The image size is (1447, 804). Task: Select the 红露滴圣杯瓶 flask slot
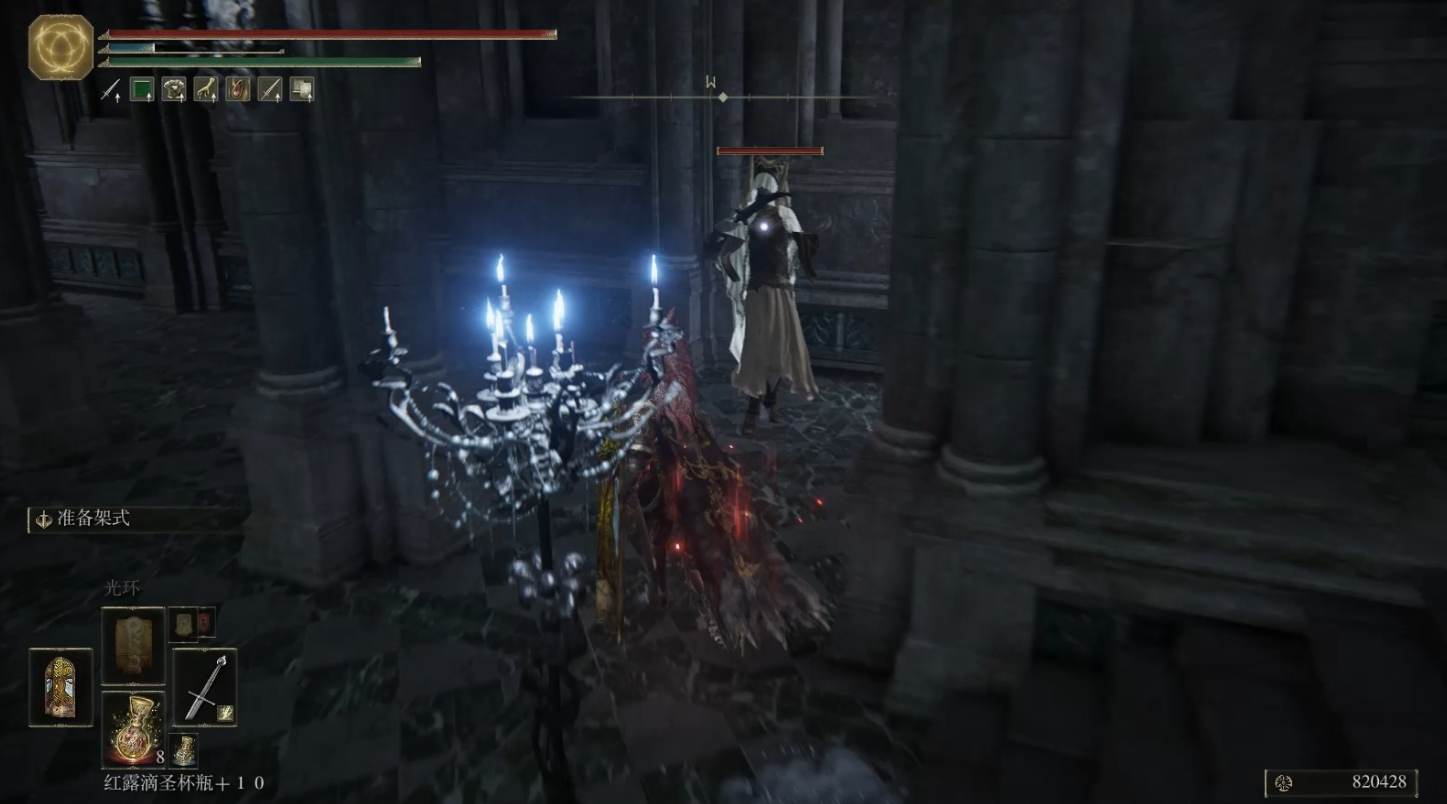133,729
